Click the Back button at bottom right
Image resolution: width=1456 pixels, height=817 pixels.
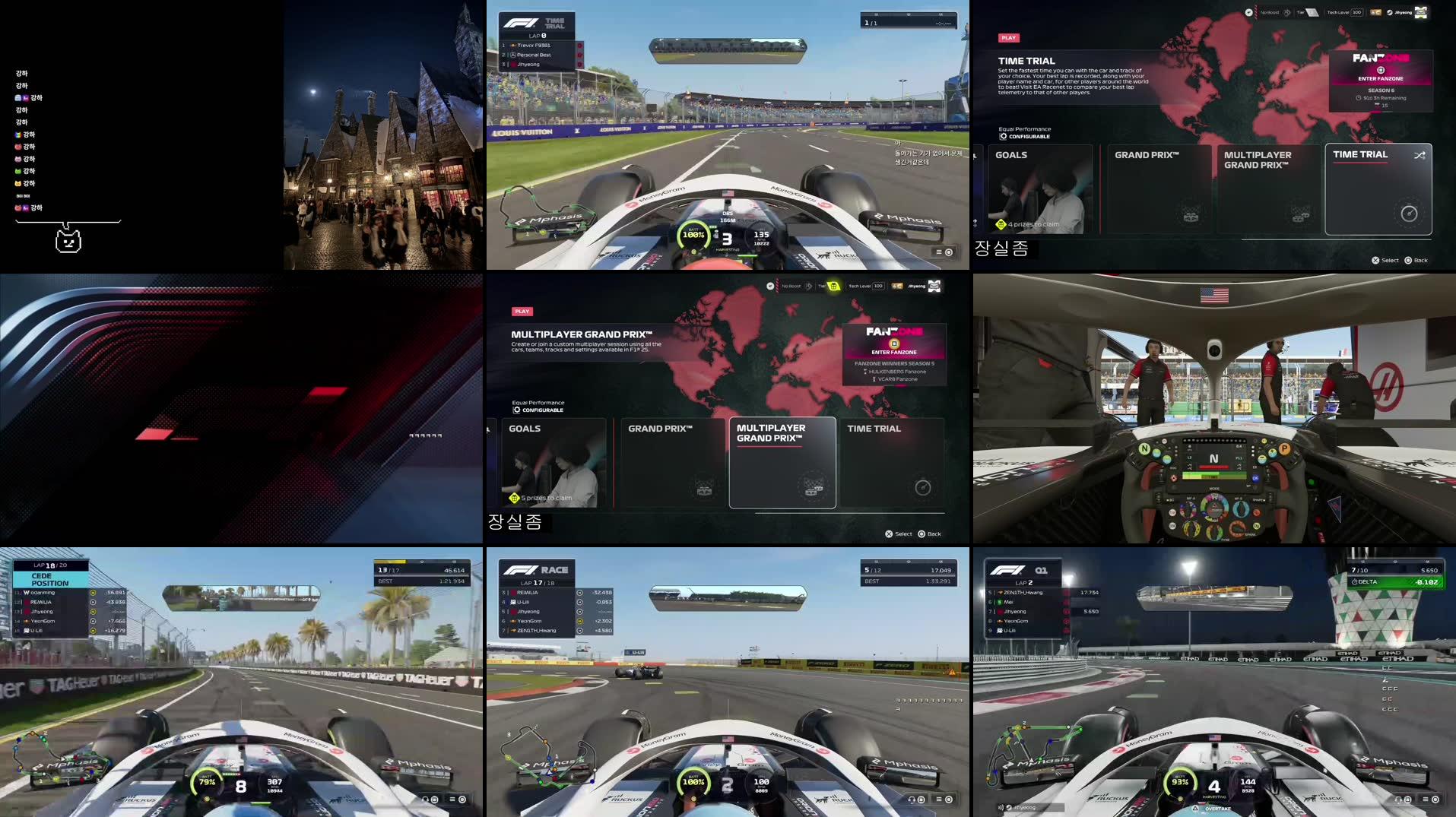click(1416, 260)
